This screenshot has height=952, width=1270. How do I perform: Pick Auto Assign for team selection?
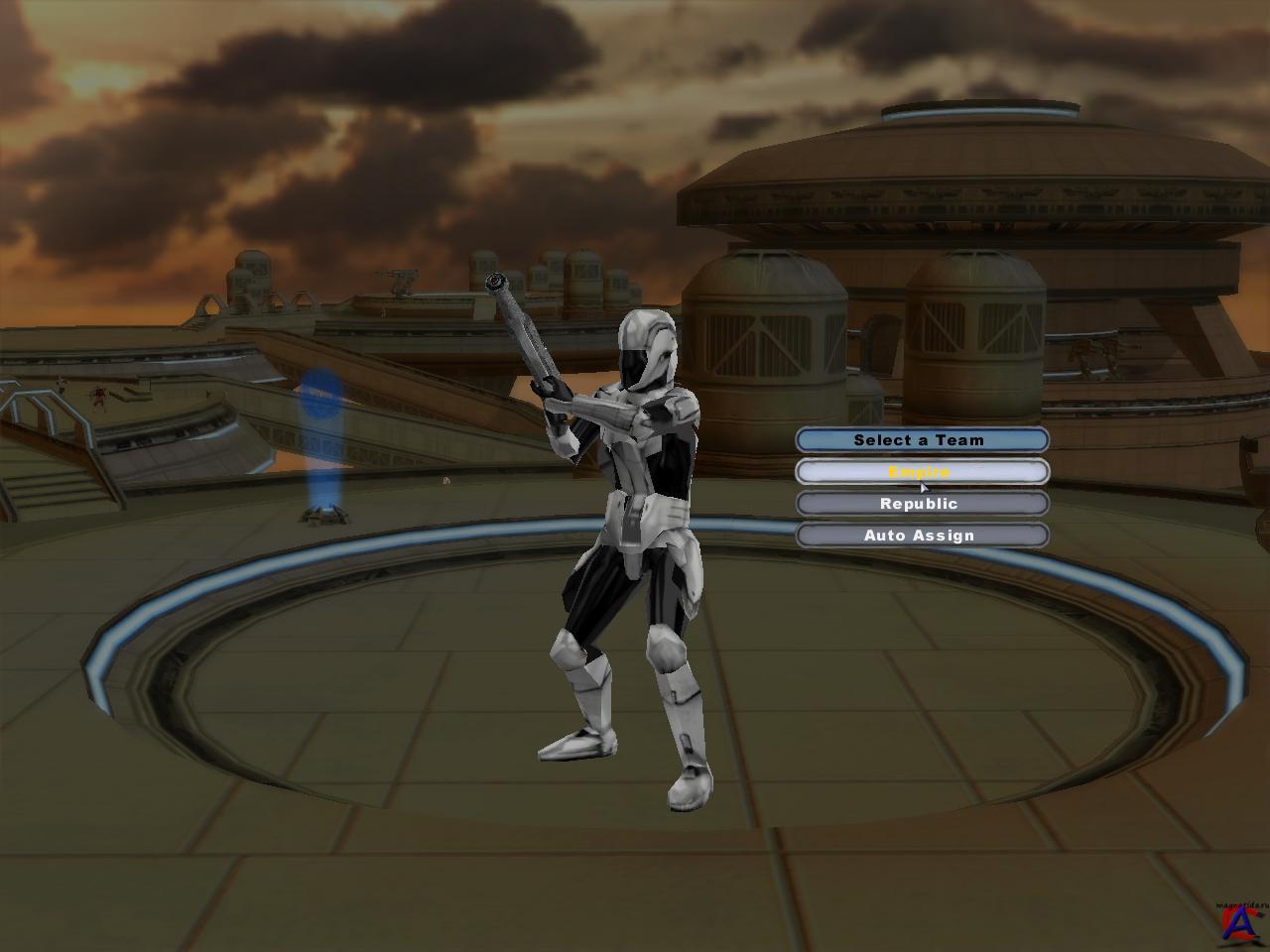tap(921, 535)
